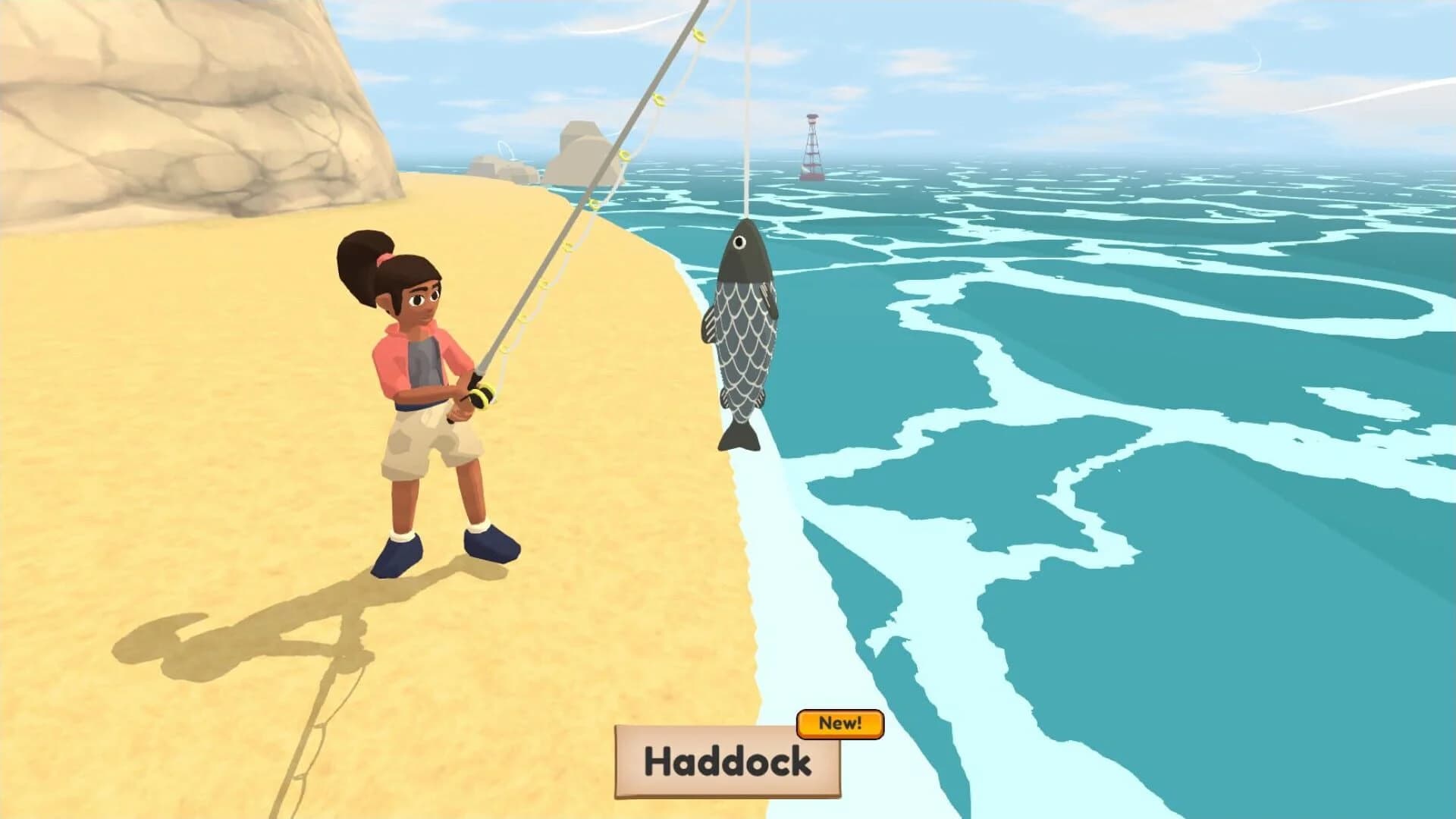1456x819 pixels.
Task: Click the fish's eye
Action: [737, 241]
